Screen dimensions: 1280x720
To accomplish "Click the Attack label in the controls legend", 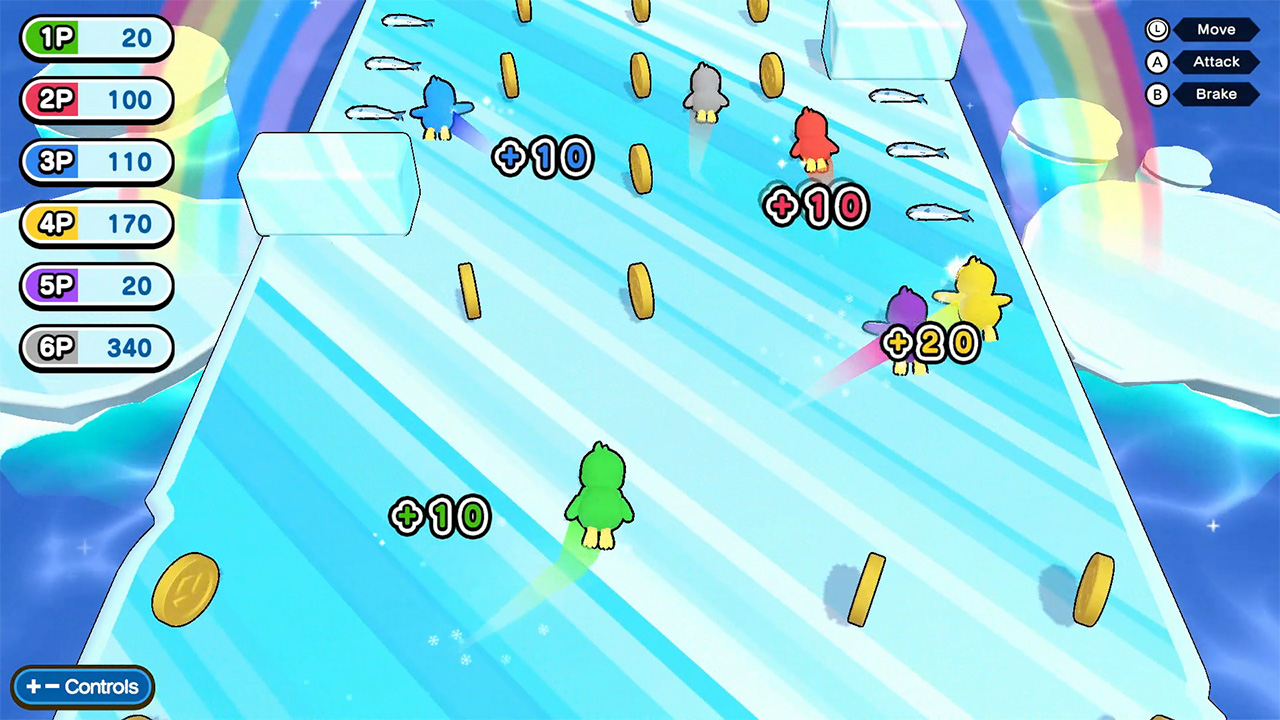I will click(1216, 62).
